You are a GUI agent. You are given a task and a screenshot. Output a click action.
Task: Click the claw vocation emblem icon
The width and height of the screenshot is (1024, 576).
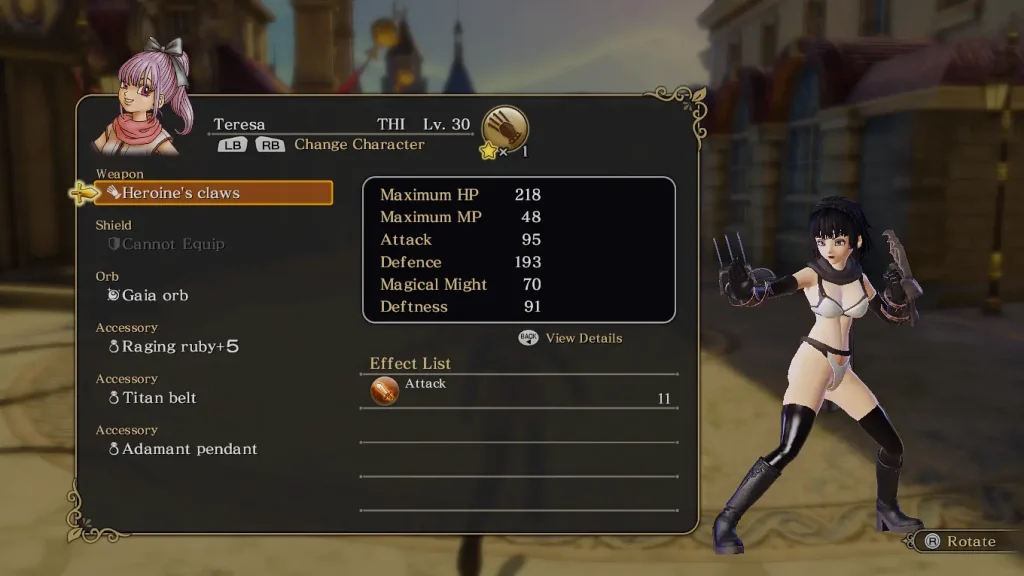pos(505,127)
